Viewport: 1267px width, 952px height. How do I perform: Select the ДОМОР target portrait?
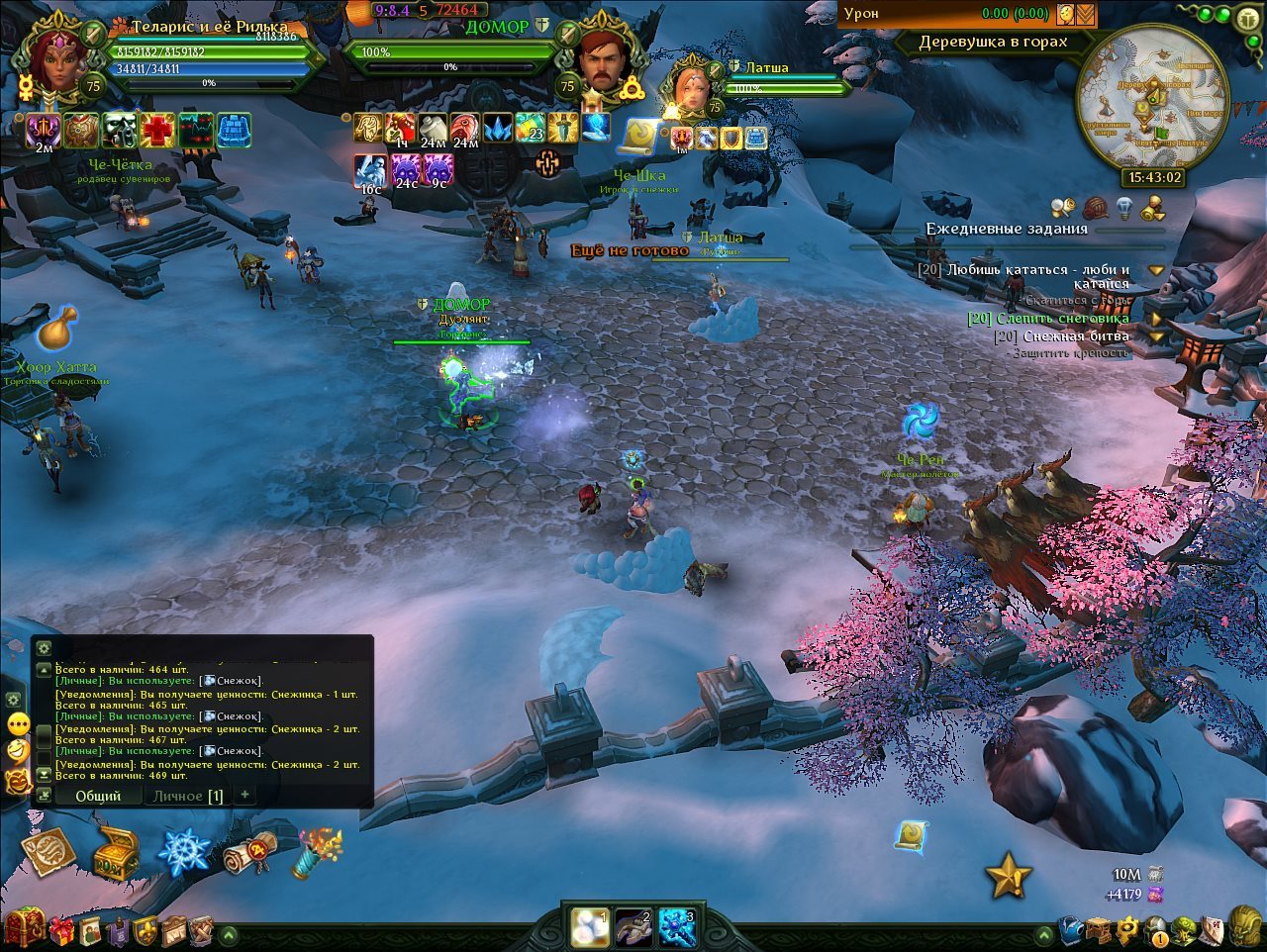[x=605, y=63]
